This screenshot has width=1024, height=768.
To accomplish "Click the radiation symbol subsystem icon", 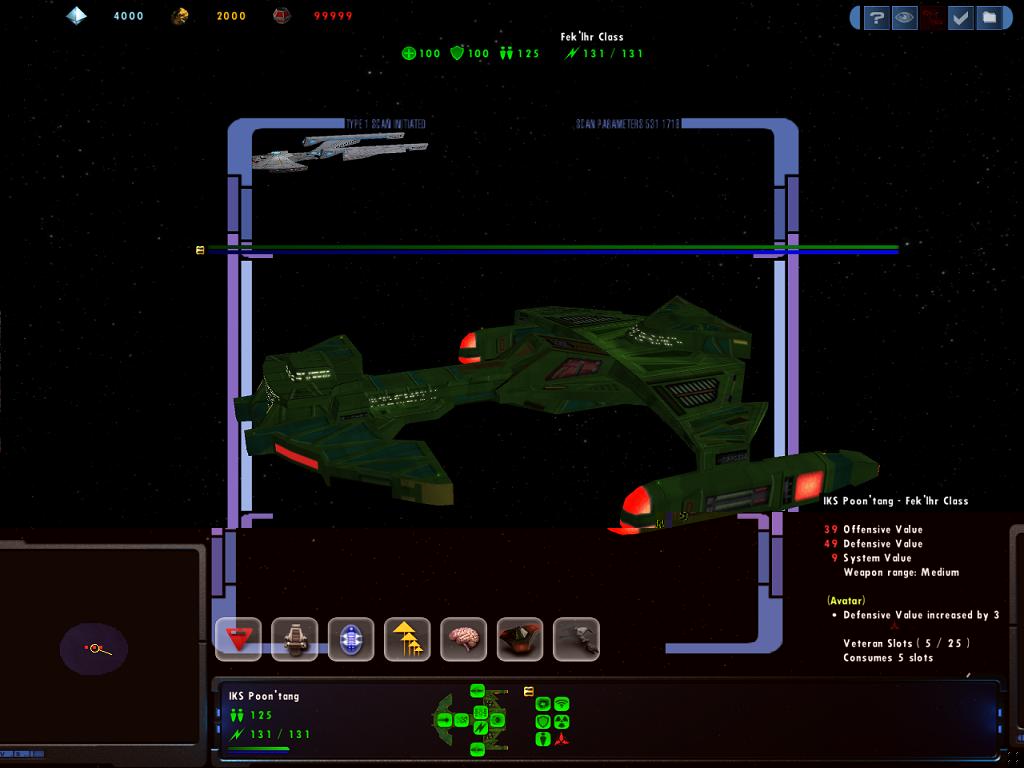I will pos(561,721).
